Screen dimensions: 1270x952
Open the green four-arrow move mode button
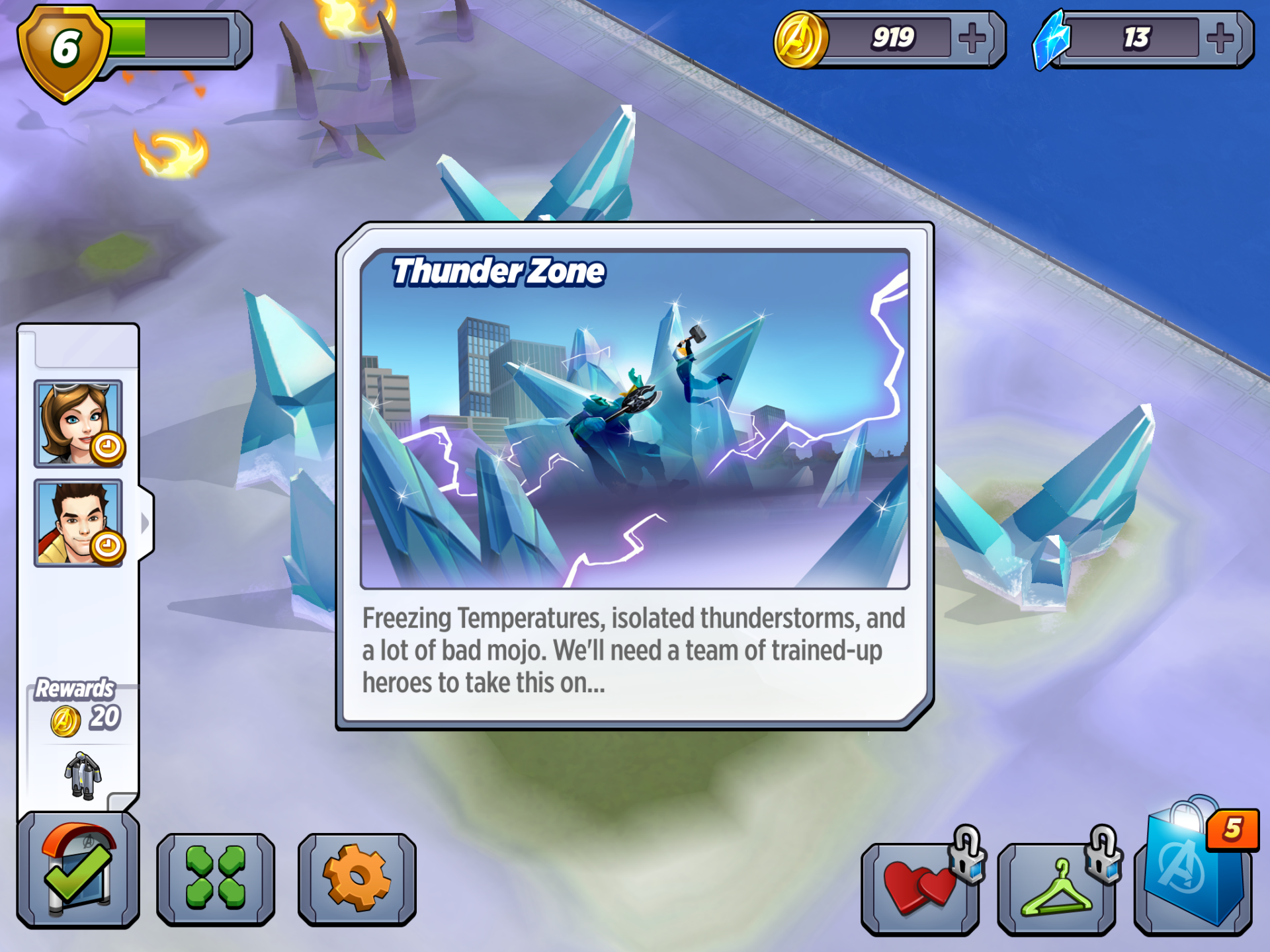(x=216, y=878)
